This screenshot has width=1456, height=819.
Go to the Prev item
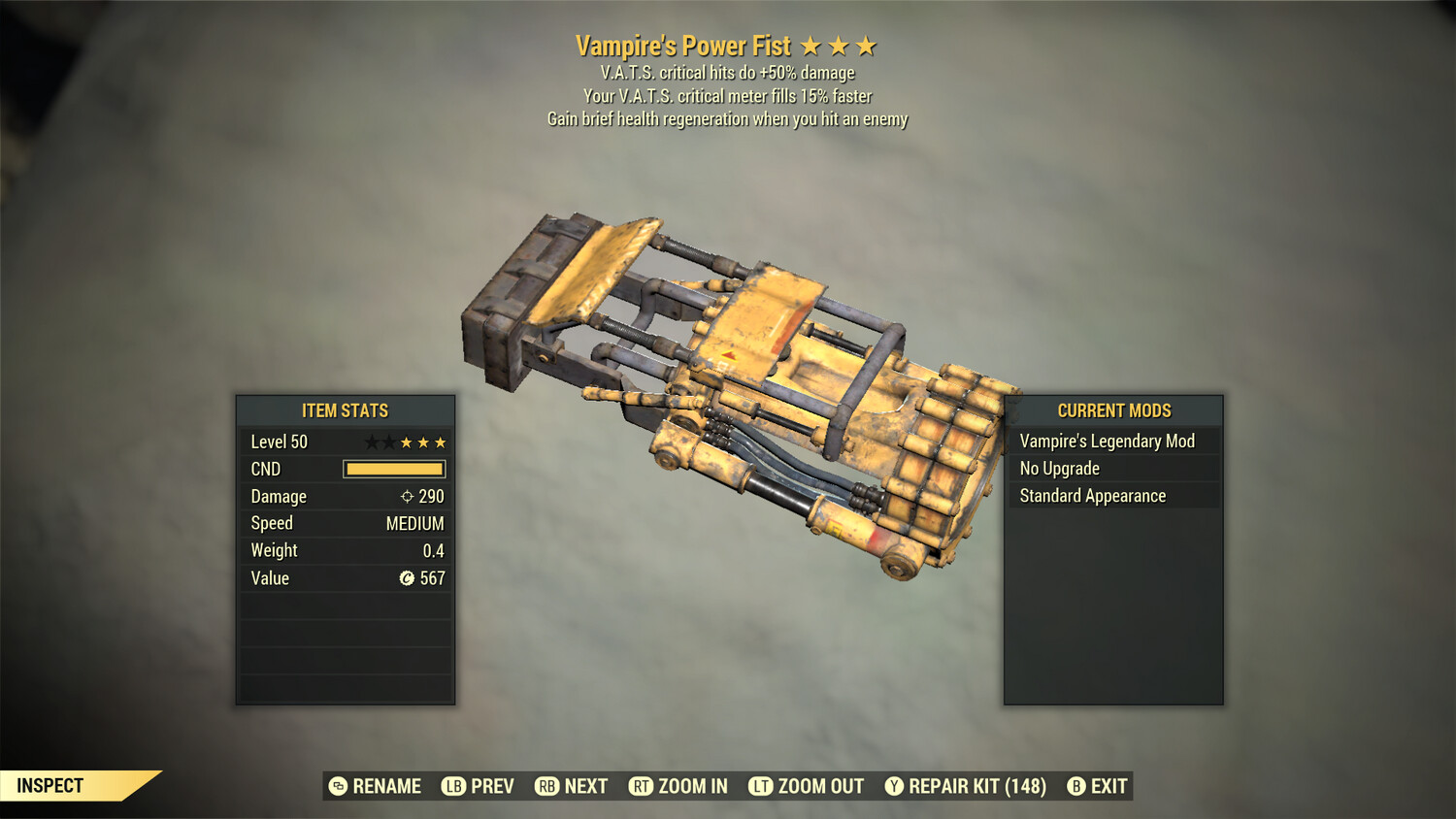click(479, 786)
